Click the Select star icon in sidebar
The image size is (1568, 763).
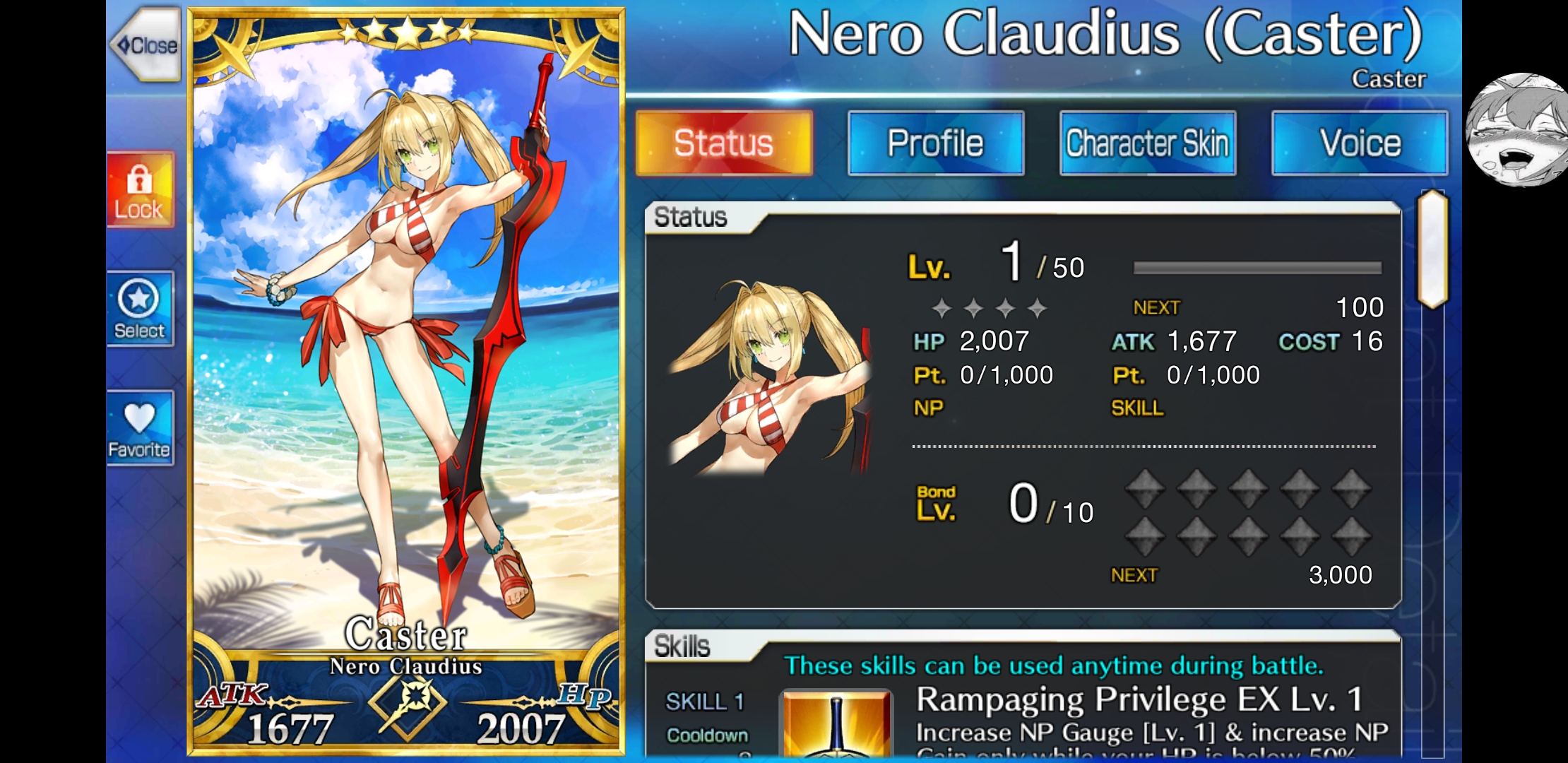[x=139, y=309]
